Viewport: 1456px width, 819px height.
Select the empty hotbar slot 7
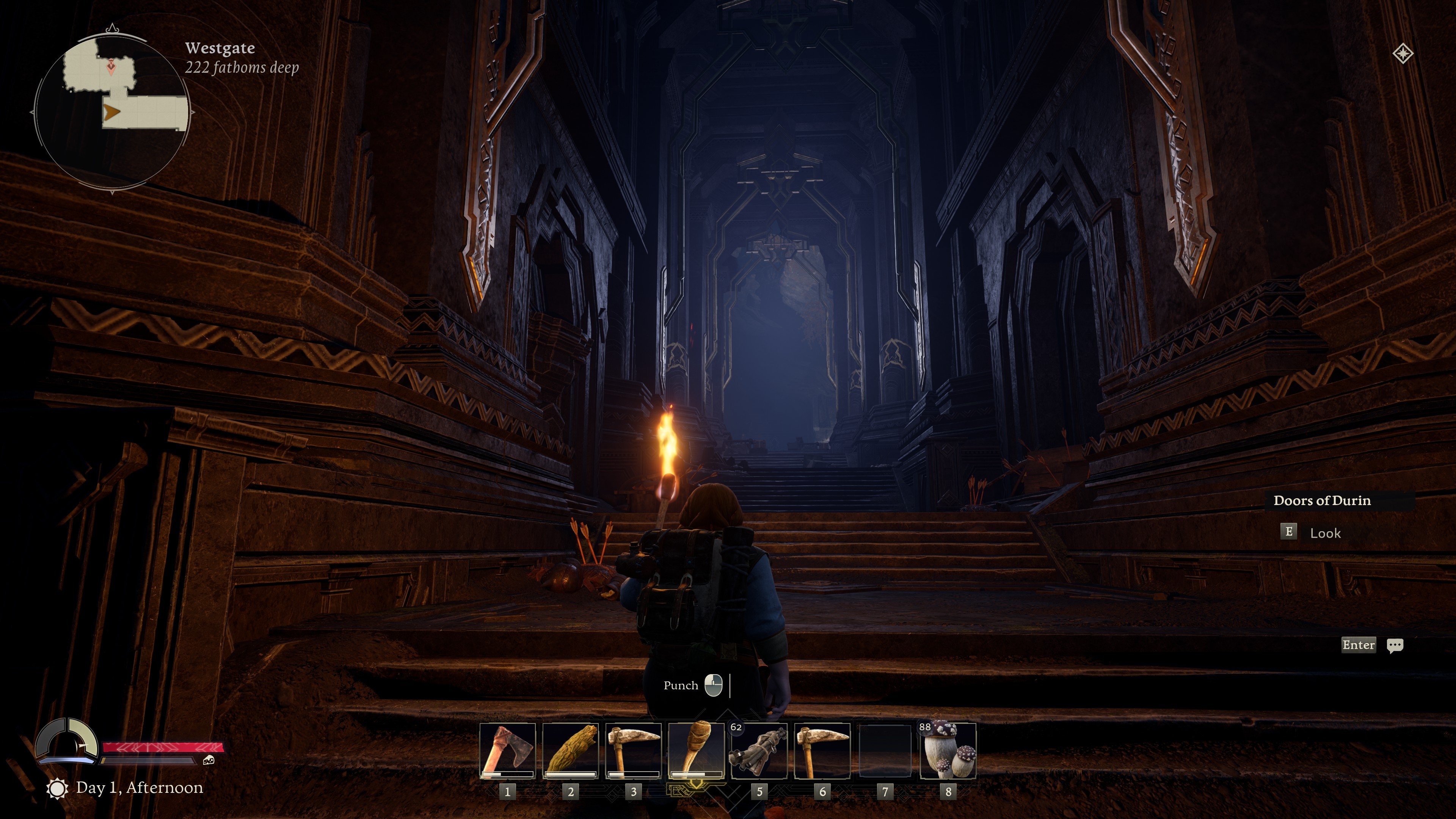(885, 751)
